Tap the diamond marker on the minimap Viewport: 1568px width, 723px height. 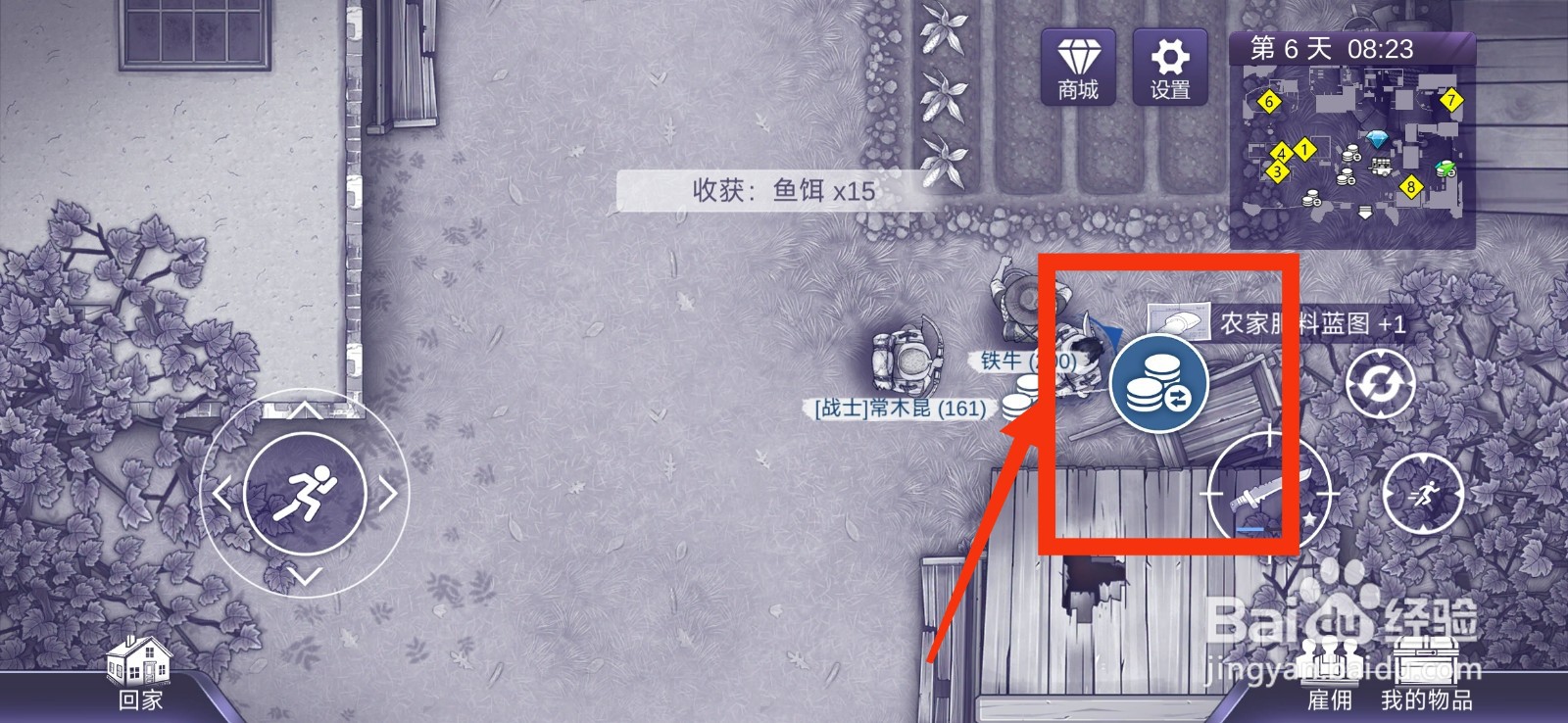[x=1376, y=137]
